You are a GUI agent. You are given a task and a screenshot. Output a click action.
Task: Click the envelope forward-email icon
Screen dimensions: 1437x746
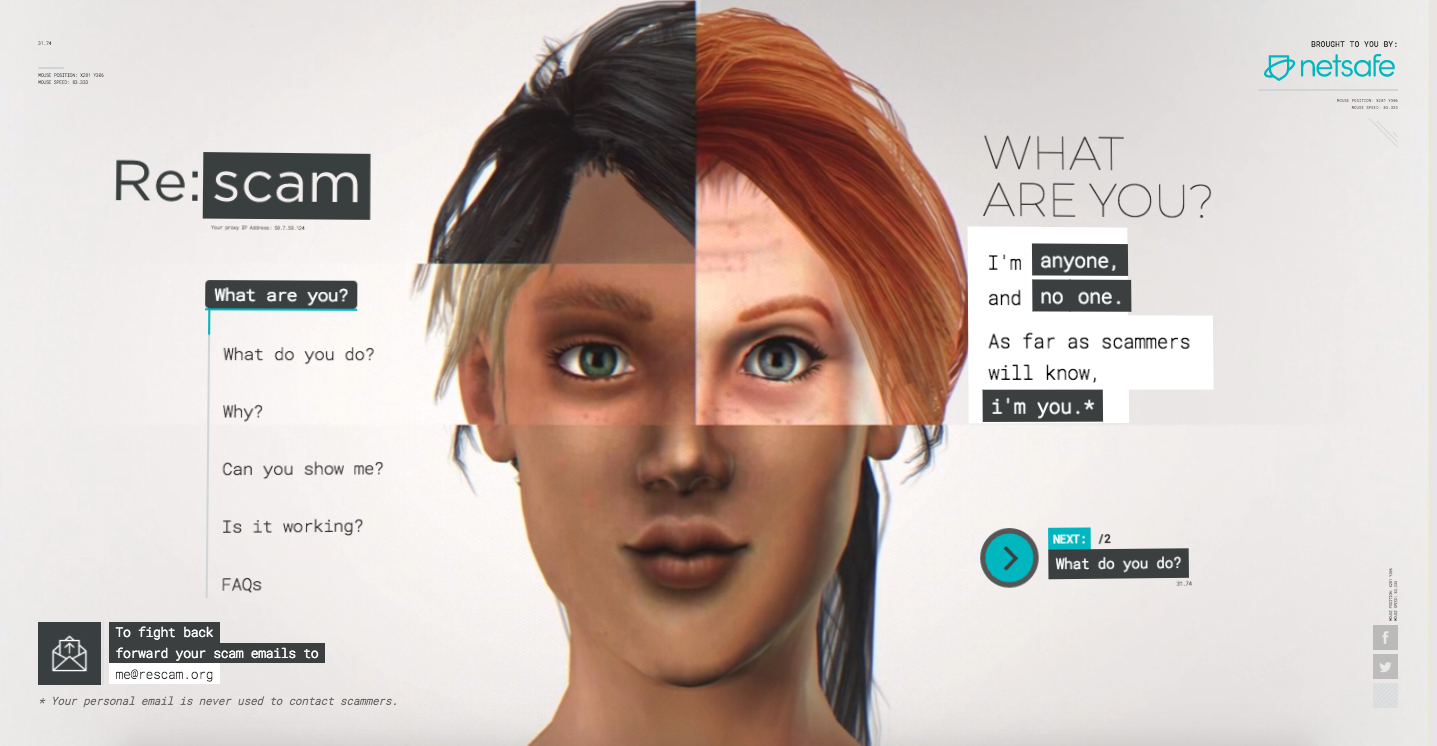click(69, 653)
